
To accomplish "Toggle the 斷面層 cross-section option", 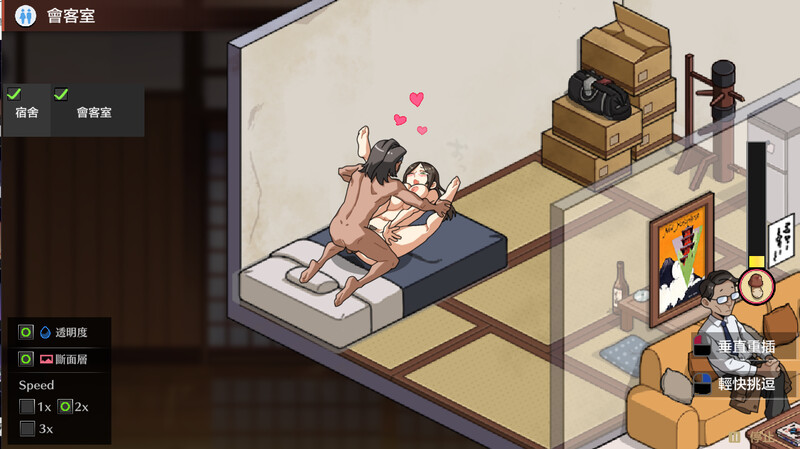I will click(27, 358).
